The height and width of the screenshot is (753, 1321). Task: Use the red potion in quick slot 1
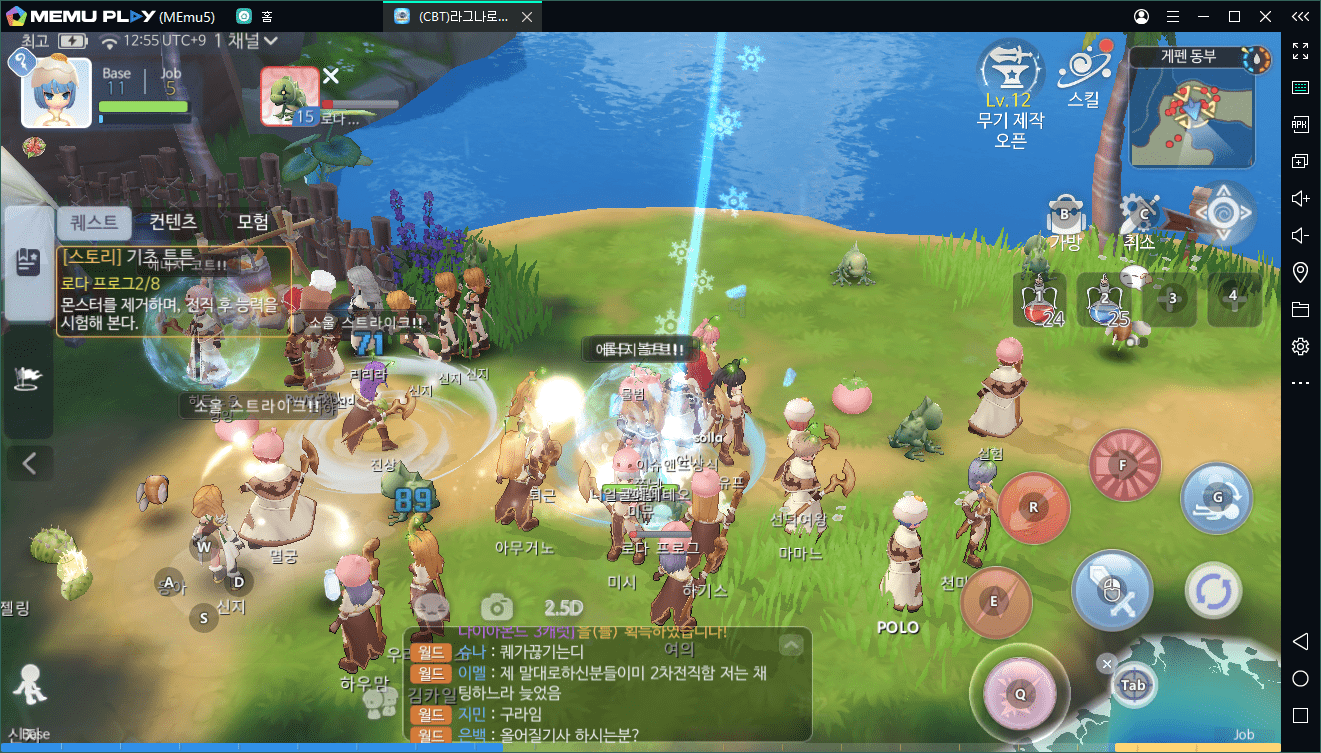point(1040,299)
